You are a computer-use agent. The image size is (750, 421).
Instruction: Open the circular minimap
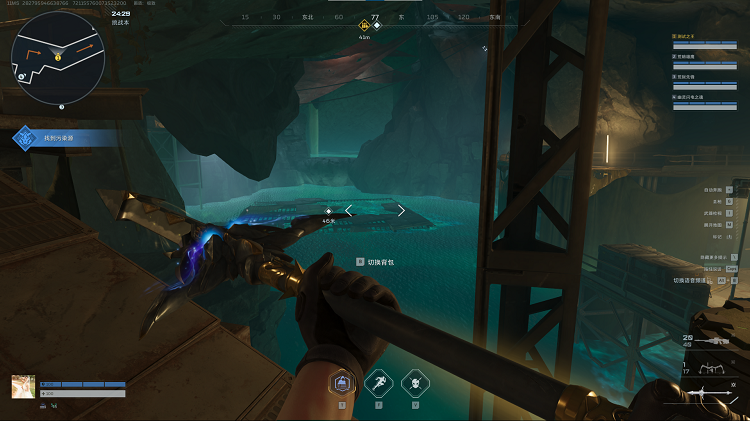coord(59,58)
